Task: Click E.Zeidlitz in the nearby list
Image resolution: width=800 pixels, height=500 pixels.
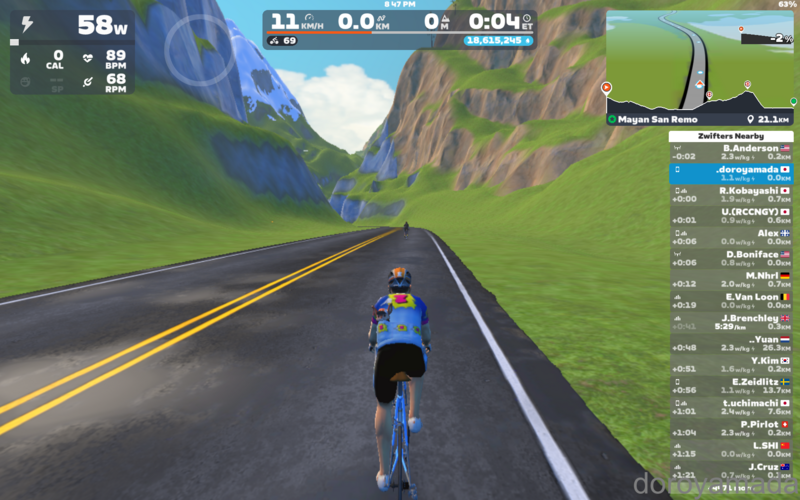Action: pos(731,385)
